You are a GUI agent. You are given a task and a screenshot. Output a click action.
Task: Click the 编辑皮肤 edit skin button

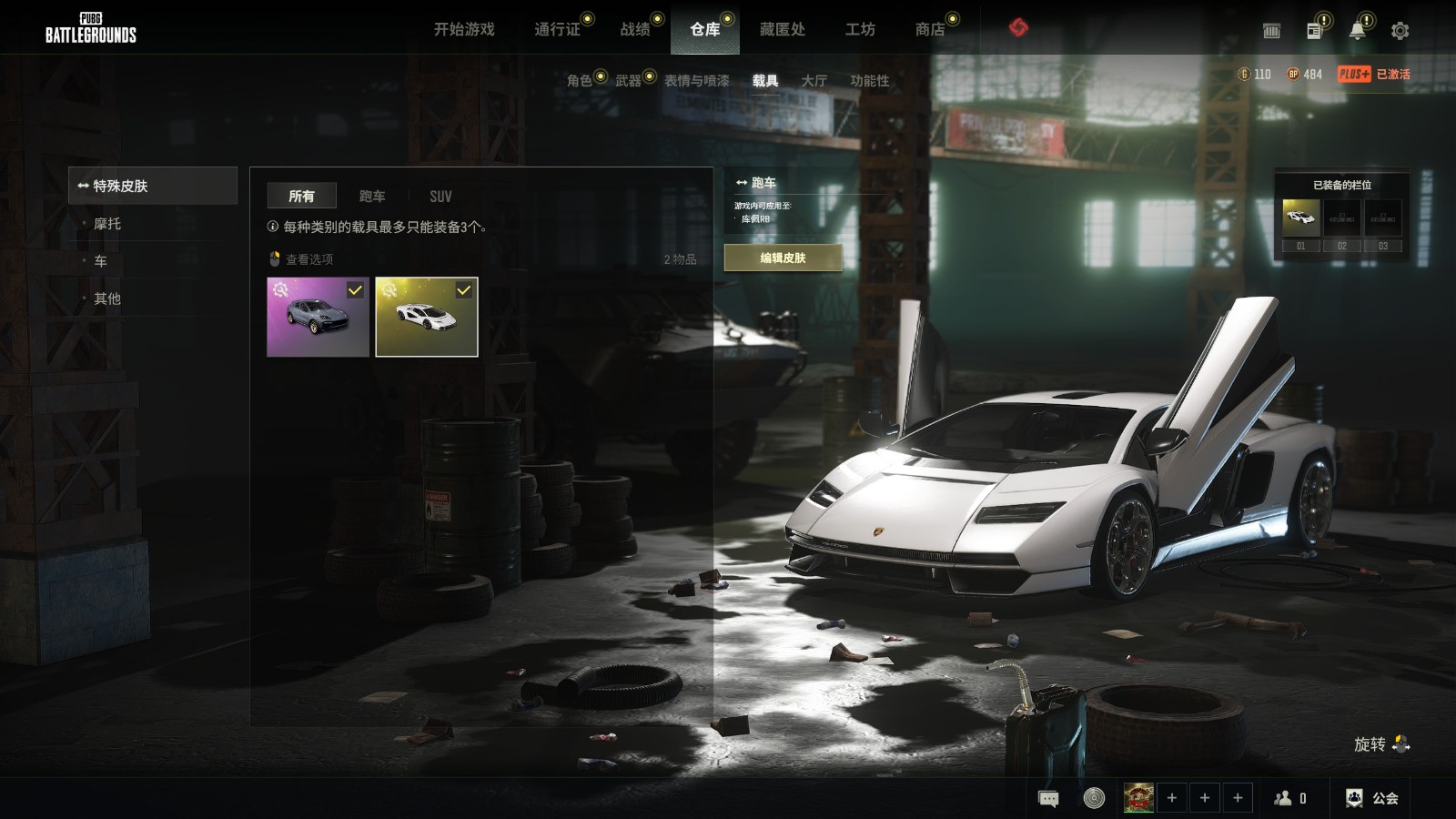pos(783,258)
